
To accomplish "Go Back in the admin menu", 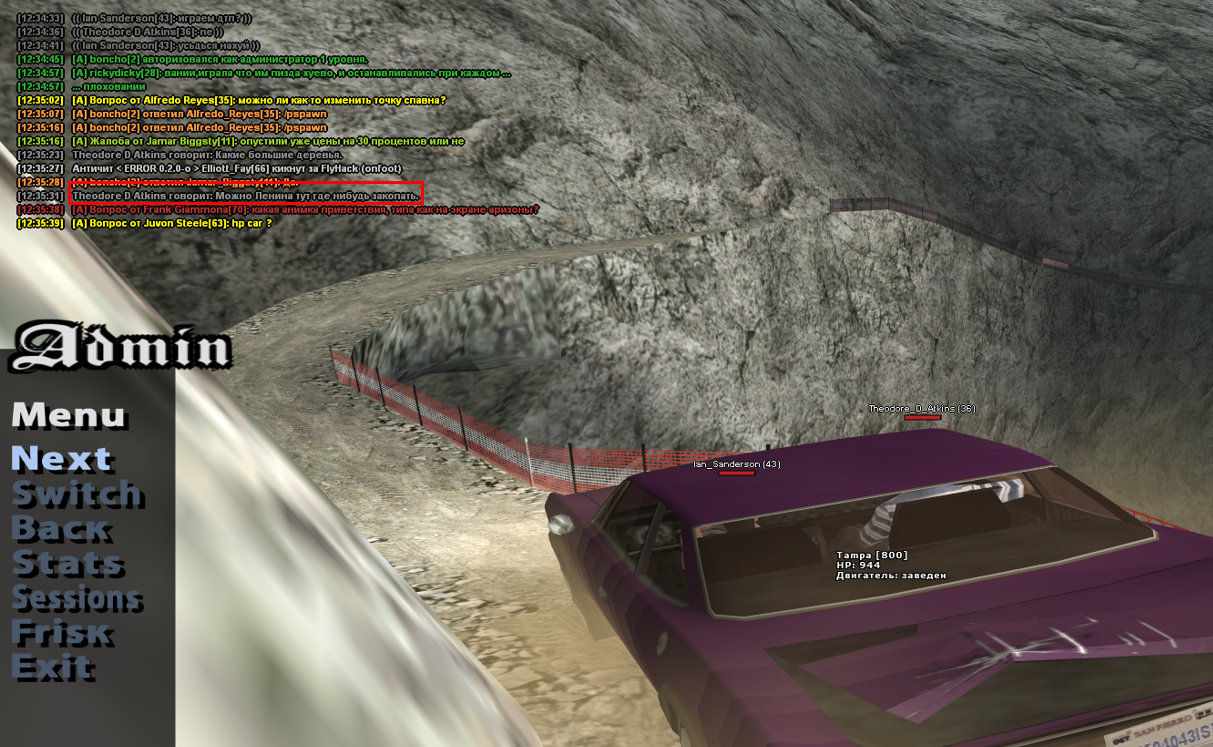I will point(59,529).
